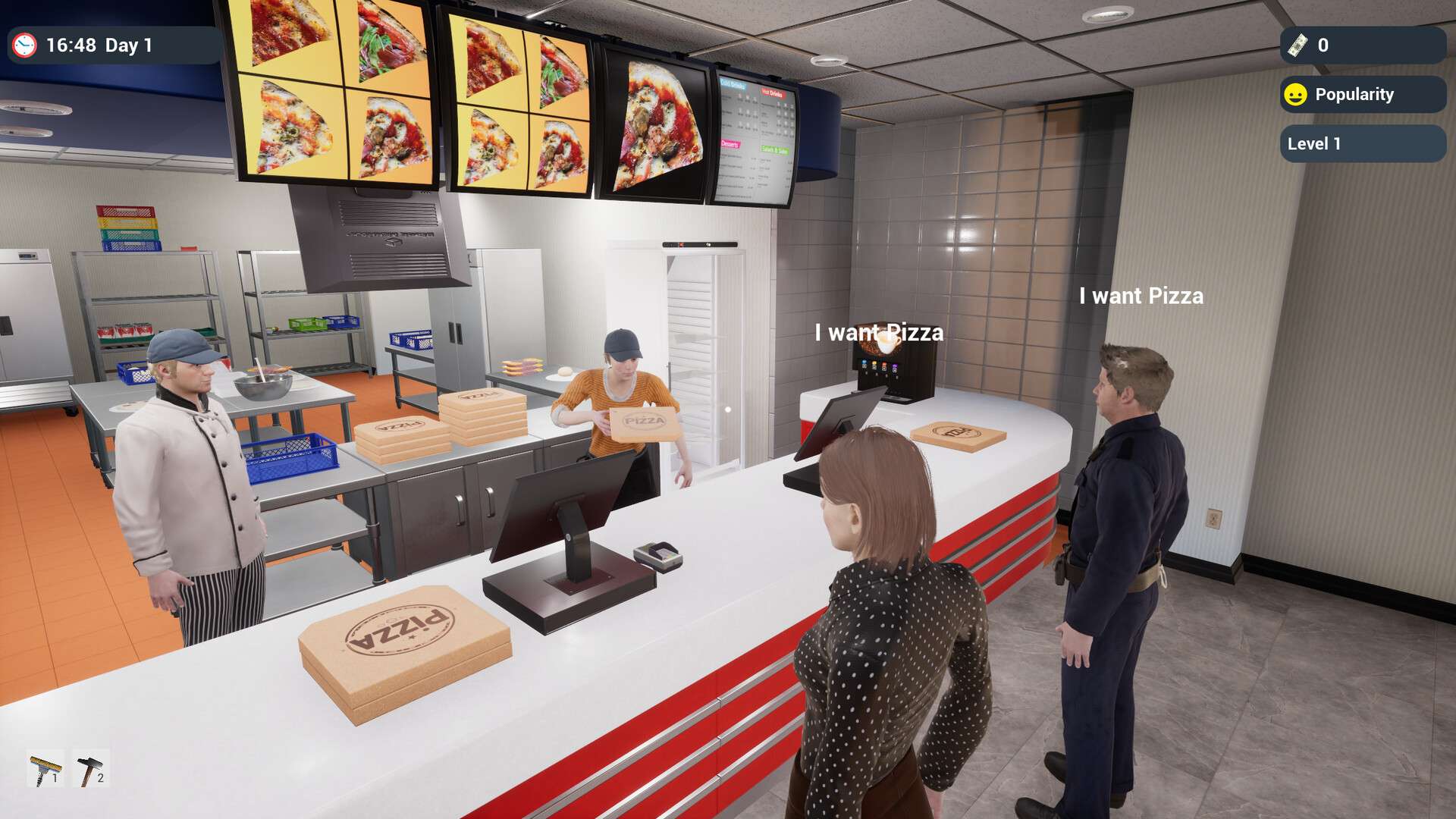Click the woman's I want Pizza speech bubble
This screenshot has height=819, width=1456.
pos(879,331)
